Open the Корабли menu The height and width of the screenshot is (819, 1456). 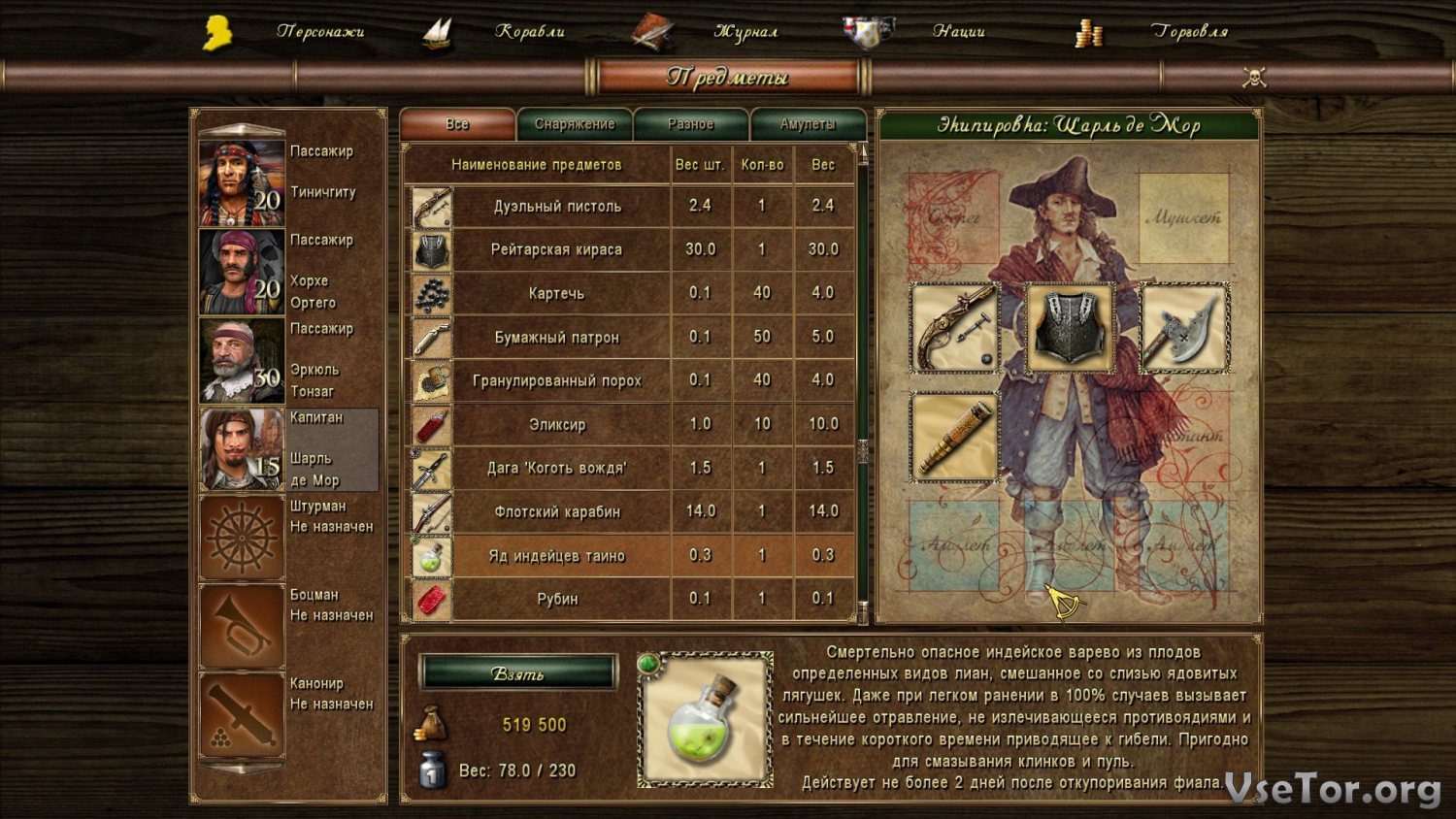click(529, 32)
